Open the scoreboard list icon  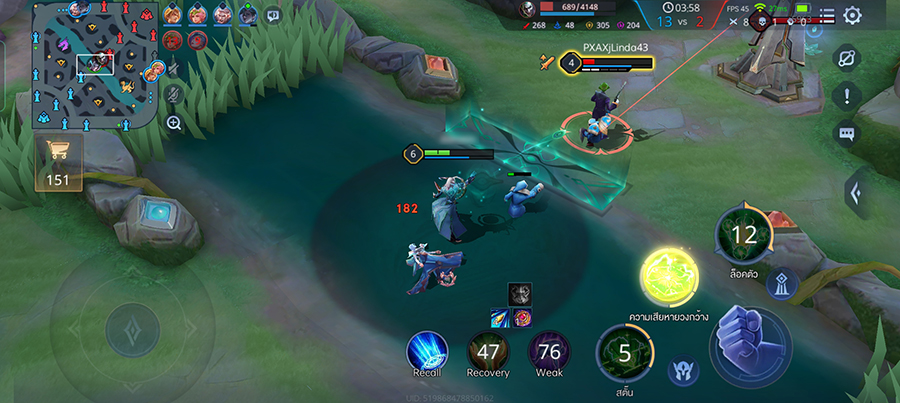click(x=826, y=15)
